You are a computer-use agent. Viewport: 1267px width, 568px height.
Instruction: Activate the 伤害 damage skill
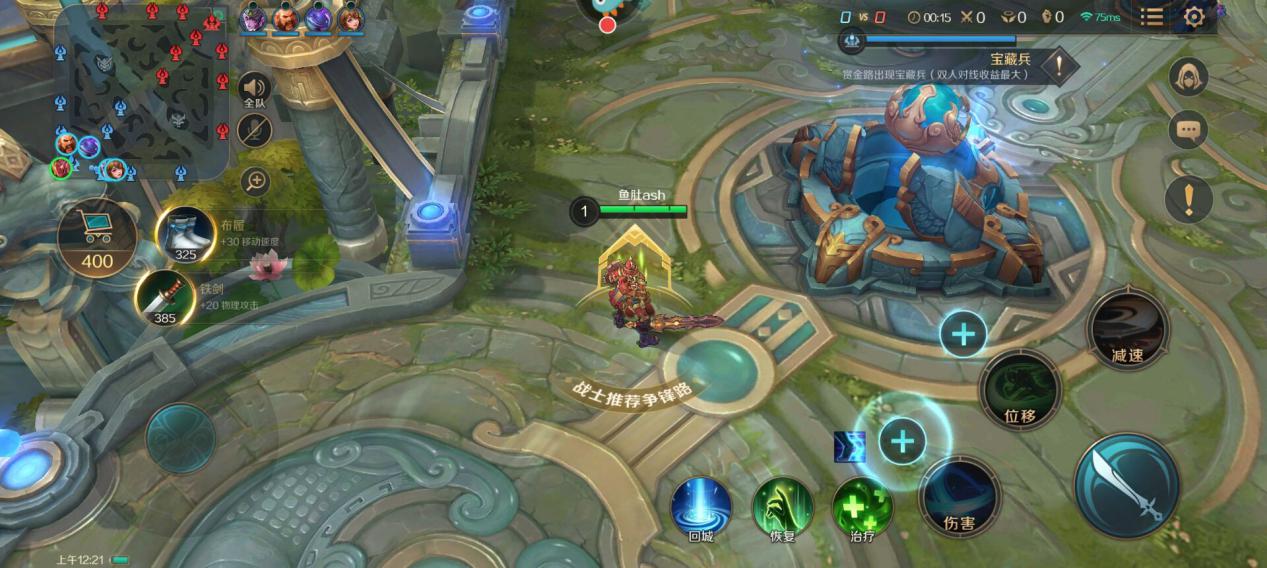coord(960,497)
